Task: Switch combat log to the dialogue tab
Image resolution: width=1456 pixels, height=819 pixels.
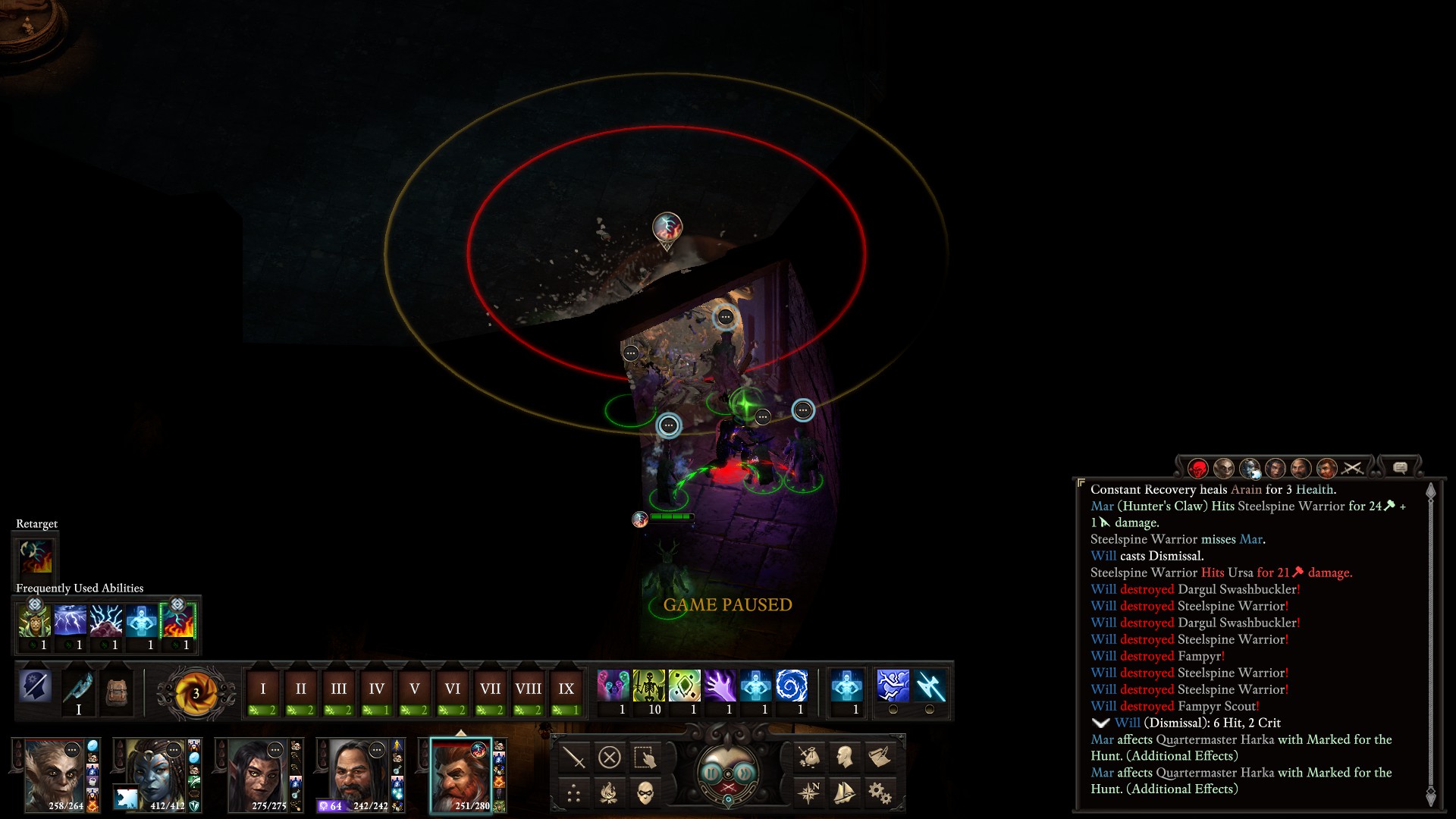Action: (x=1400, y=468)
